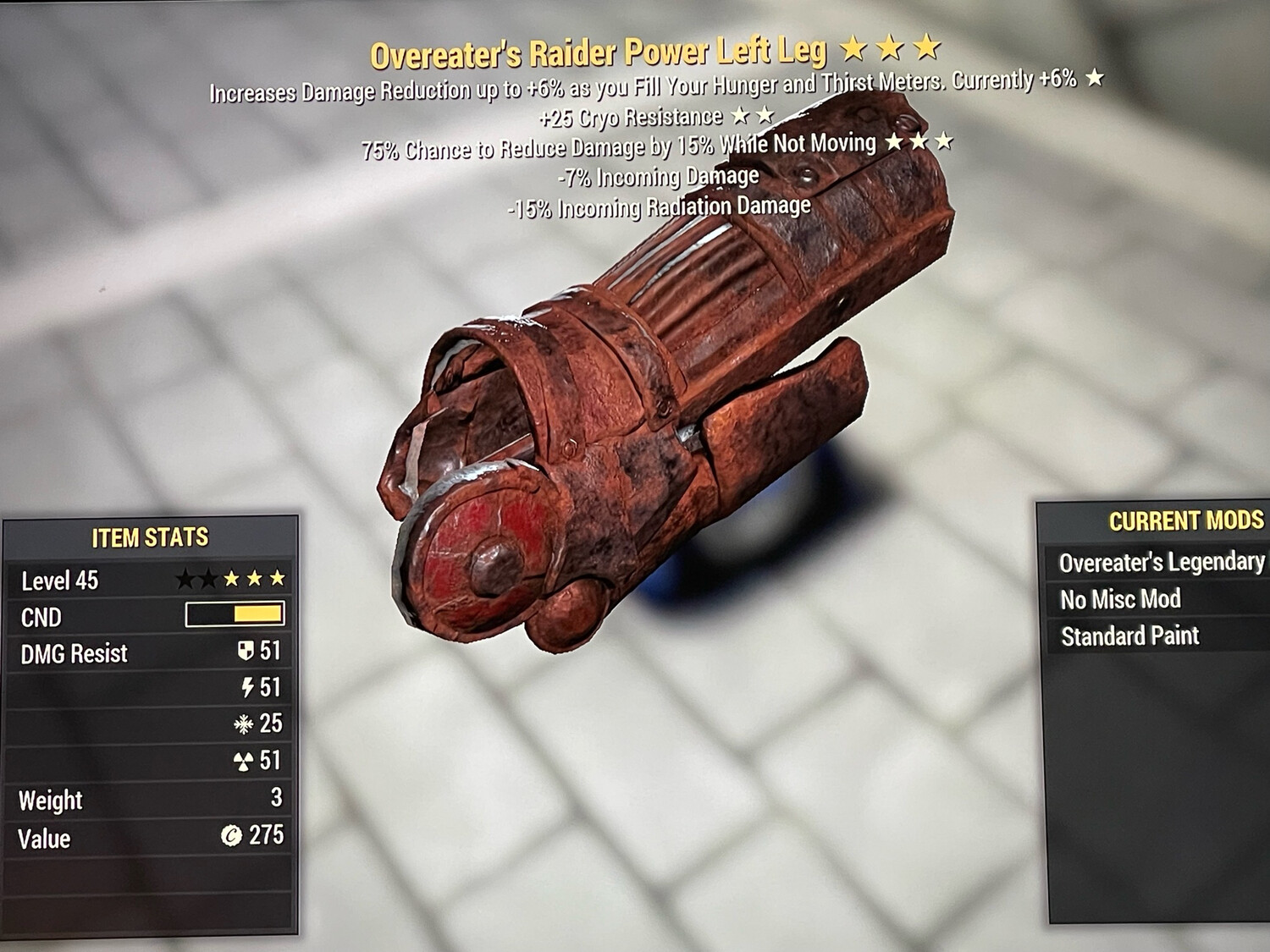Viewport: 1270px width, 952px height.
Task: Click the radiation Rad Resistance icon
Action: pos(244,761)
